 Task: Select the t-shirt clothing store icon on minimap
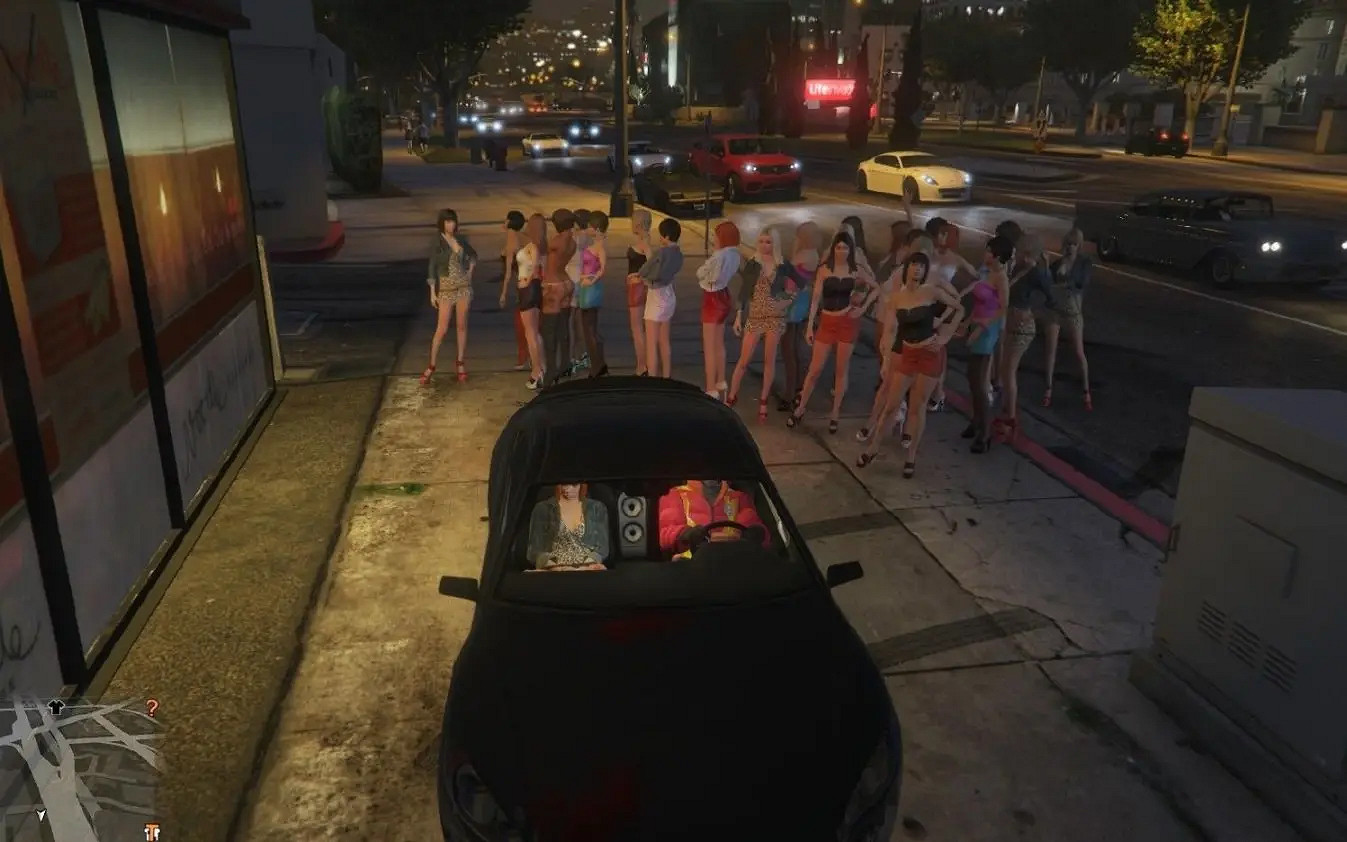tap(56, 705)
